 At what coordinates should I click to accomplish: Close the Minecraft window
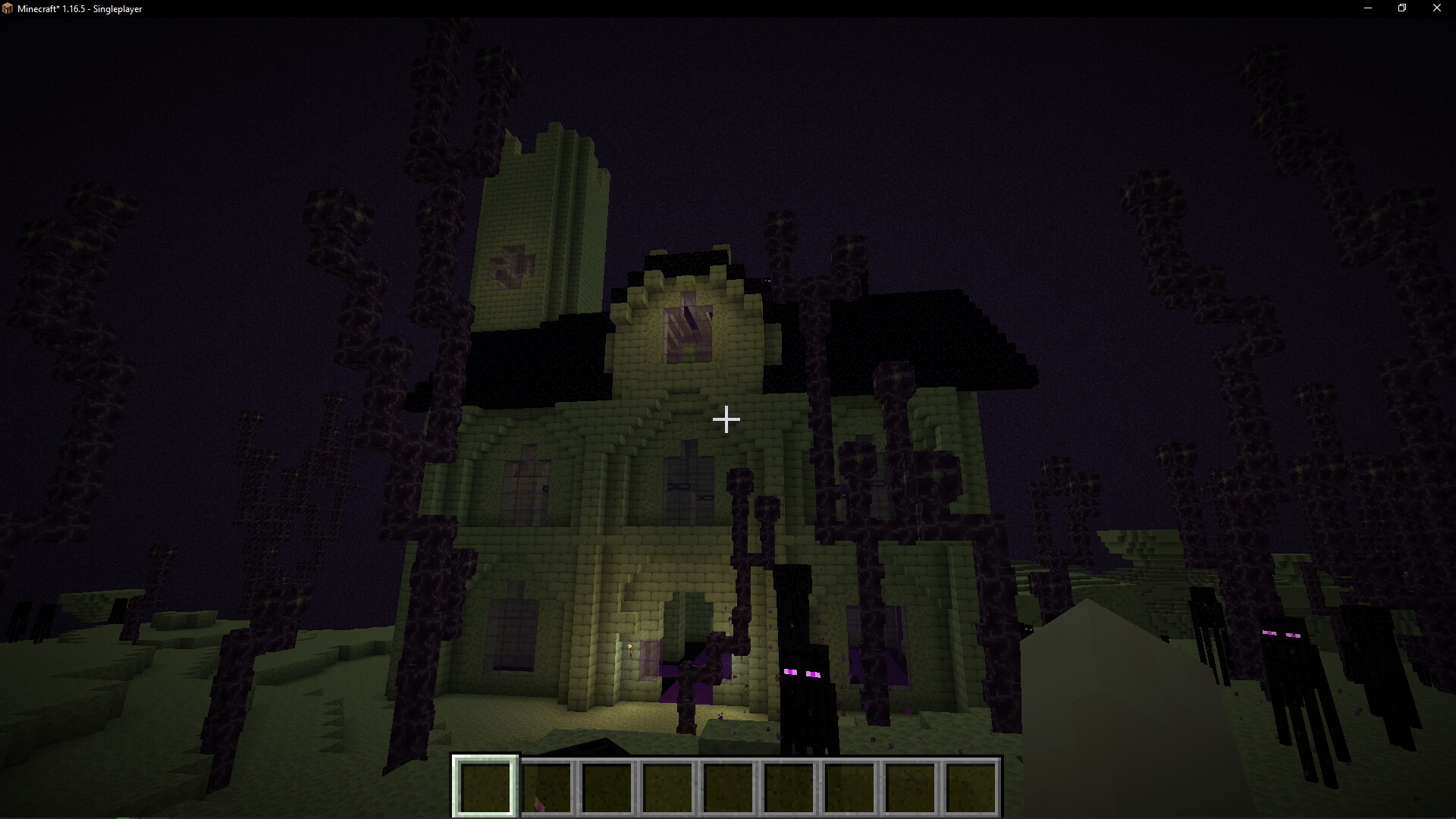(x=1436, y=8)
